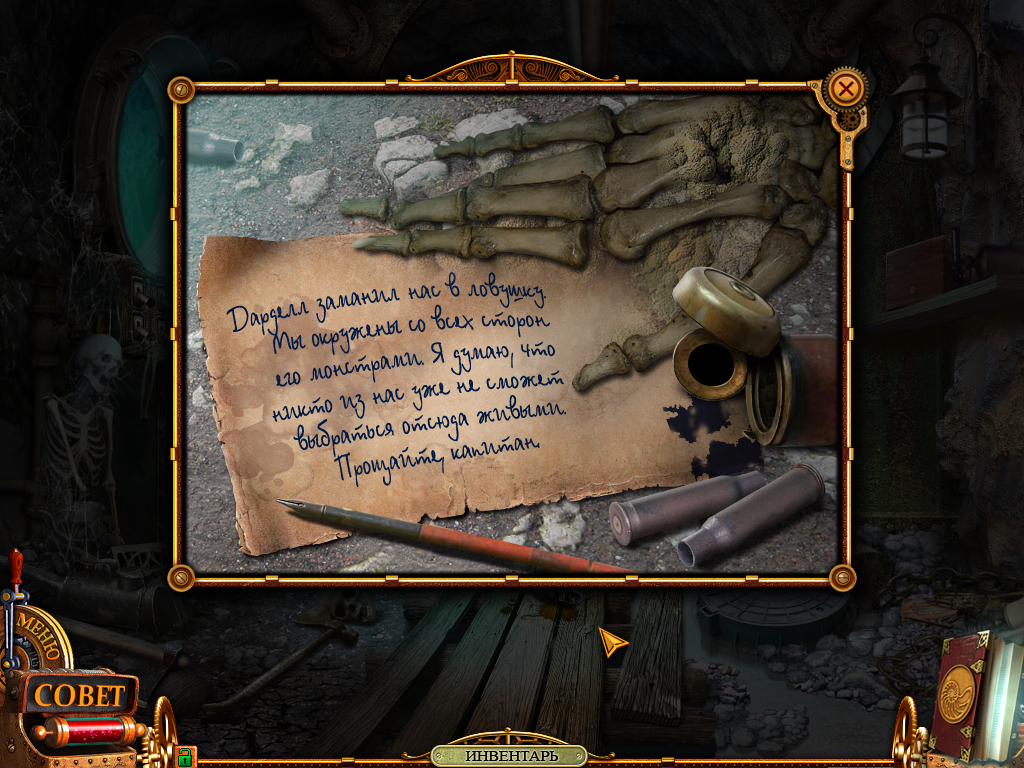Open the red journal with nautilus emblem

961,692
